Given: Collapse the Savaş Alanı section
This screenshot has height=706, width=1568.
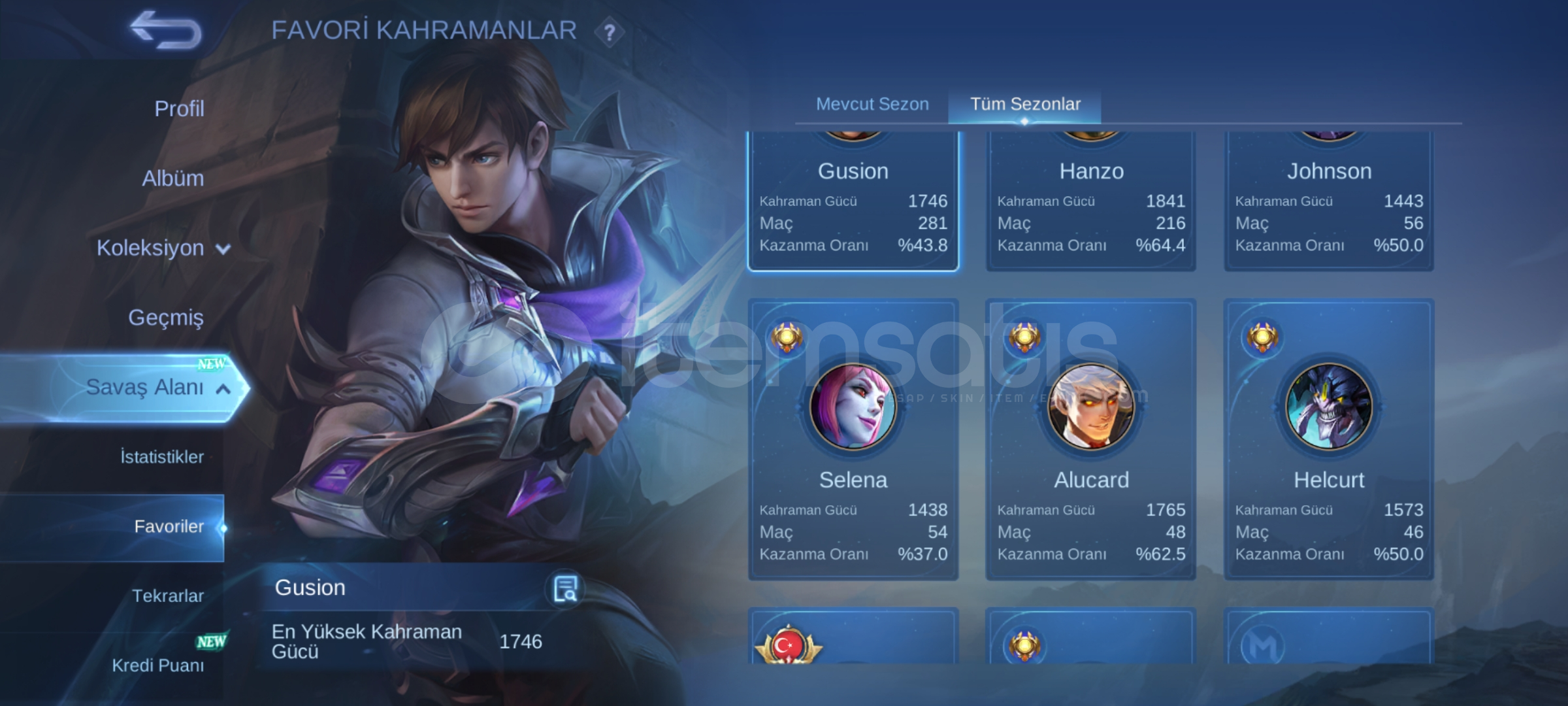Looking at the screenshot, I should coord(157,388).
